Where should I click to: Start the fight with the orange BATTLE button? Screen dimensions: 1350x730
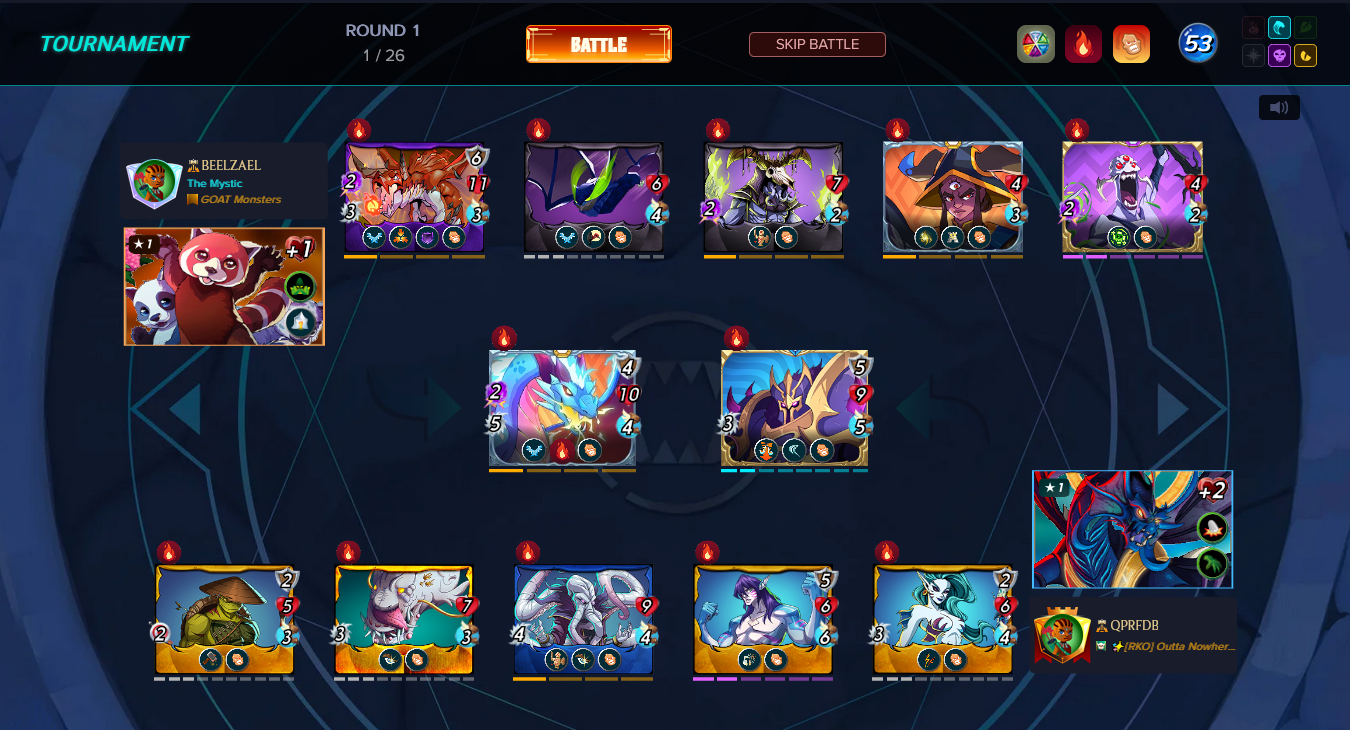[598, 44]
